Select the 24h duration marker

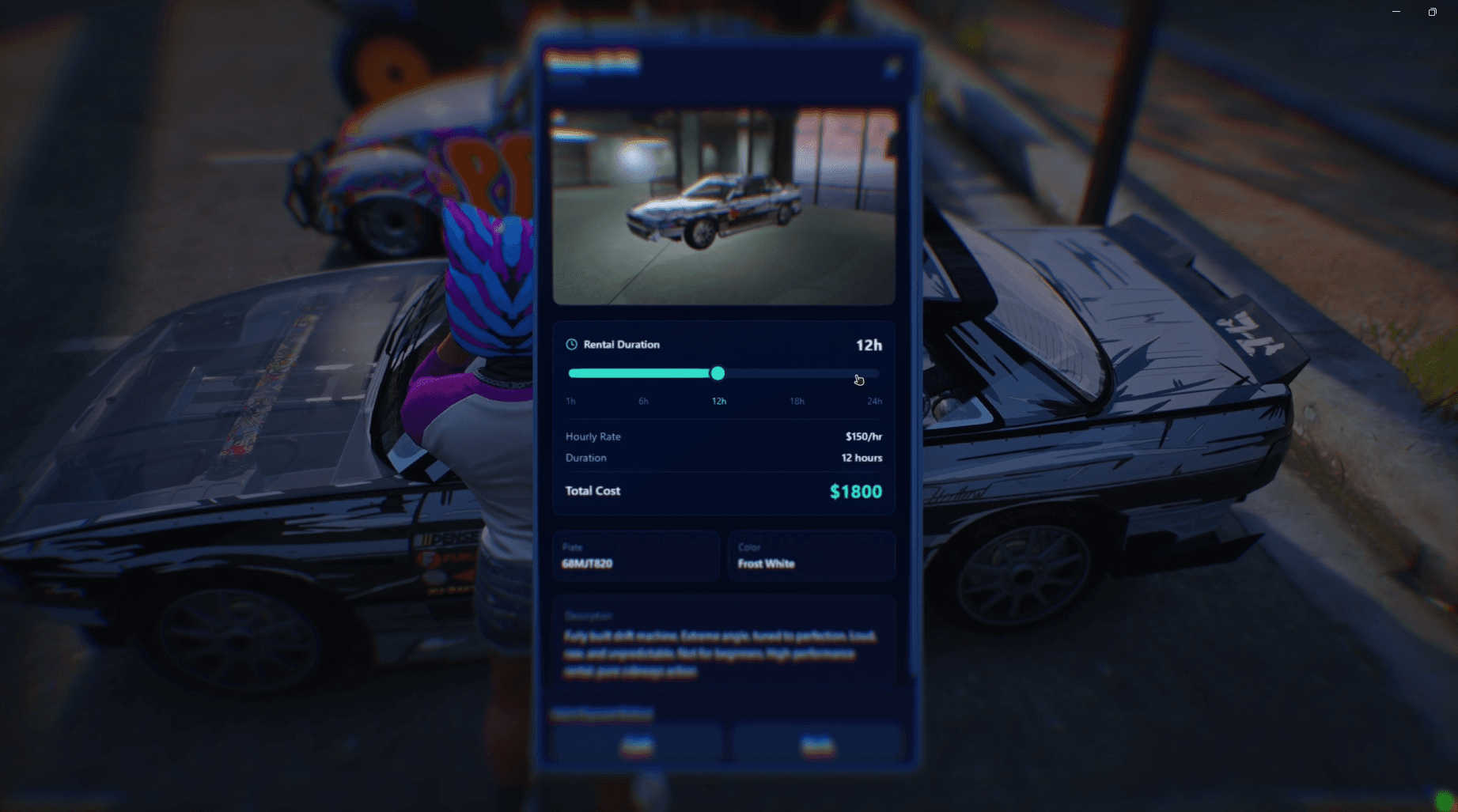coord(873,401)
